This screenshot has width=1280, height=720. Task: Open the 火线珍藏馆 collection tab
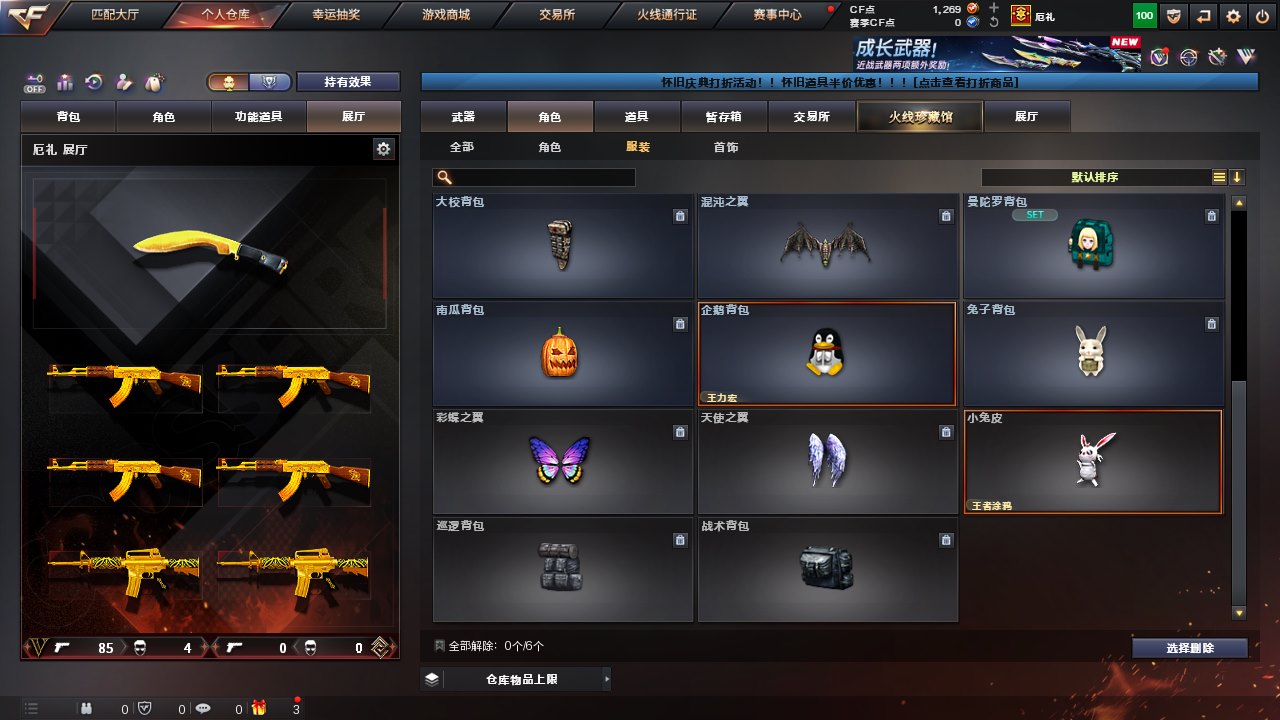click(920, 117)
